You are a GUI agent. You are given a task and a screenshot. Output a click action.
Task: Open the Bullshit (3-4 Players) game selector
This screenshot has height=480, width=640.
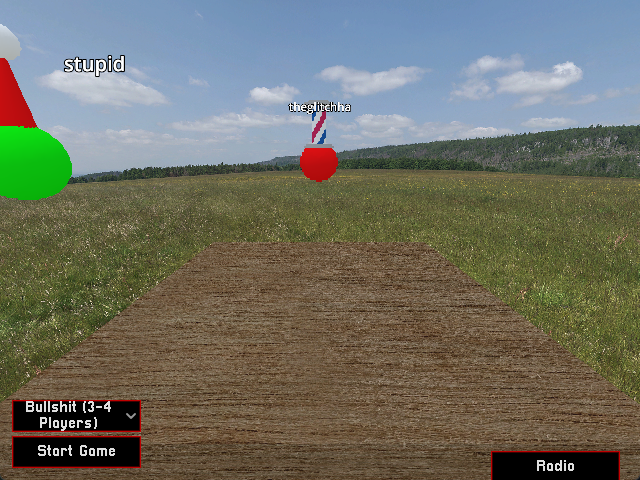(x=76, y=415)
